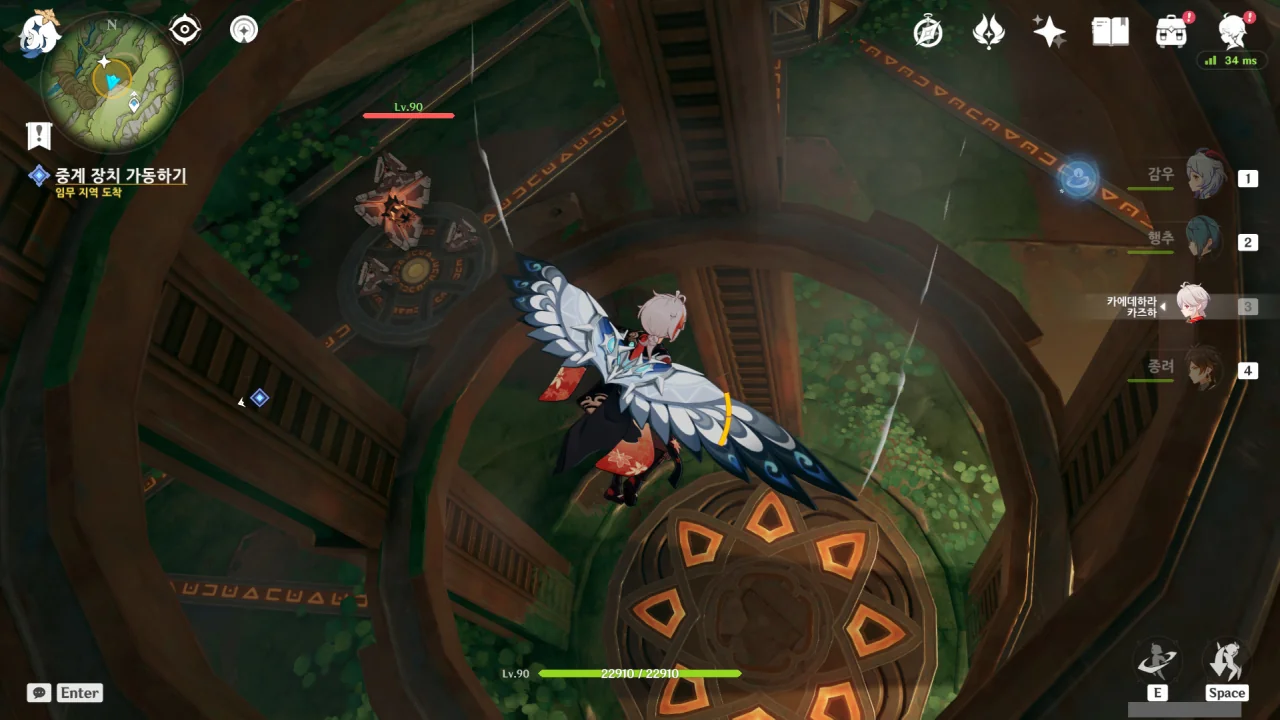
Task: Open the compass adventure icon
Action: (928, 32)
